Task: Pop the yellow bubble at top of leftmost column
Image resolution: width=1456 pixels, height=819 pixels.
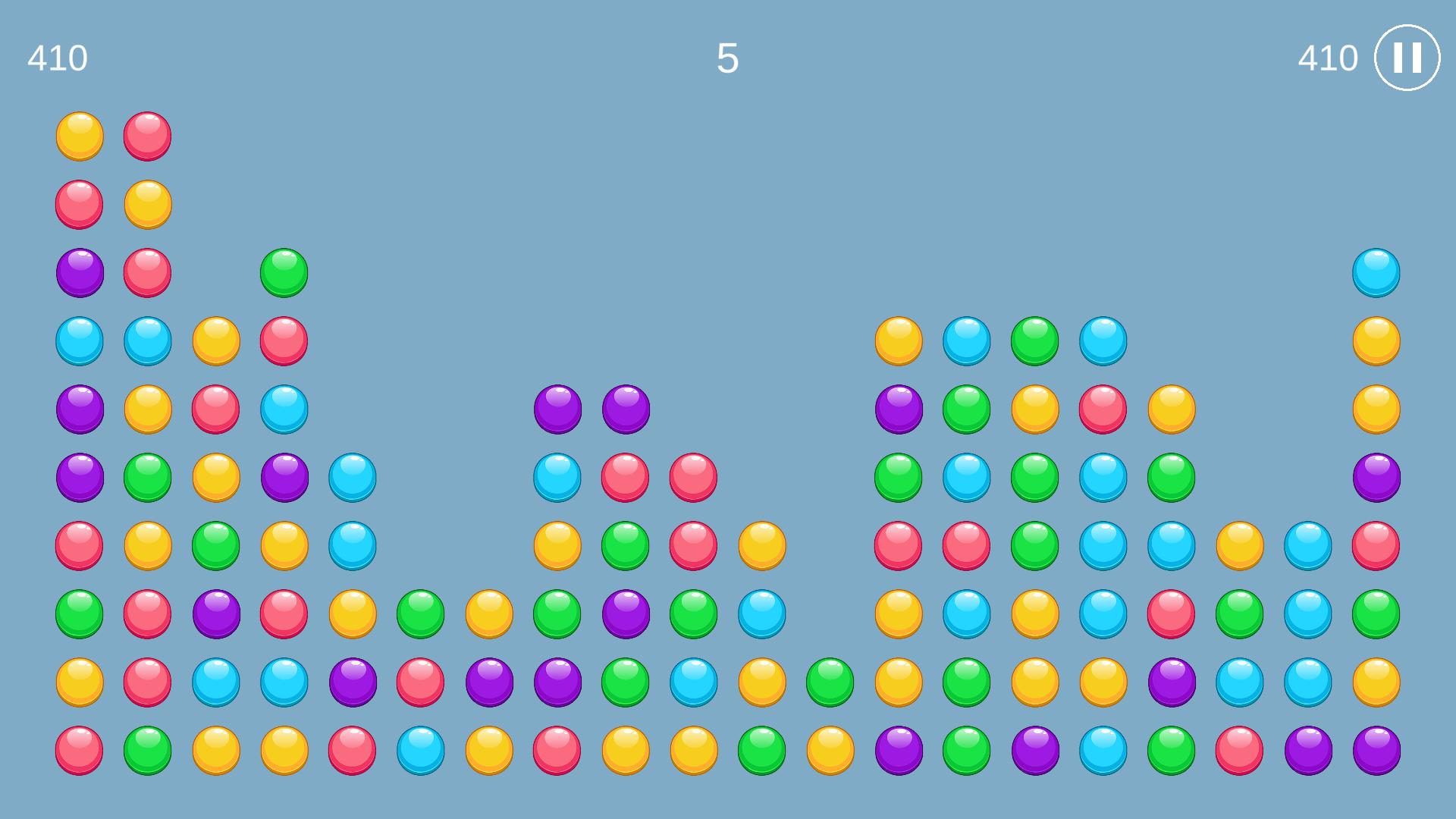Action: pyautogui.click(x=78, y=136)
